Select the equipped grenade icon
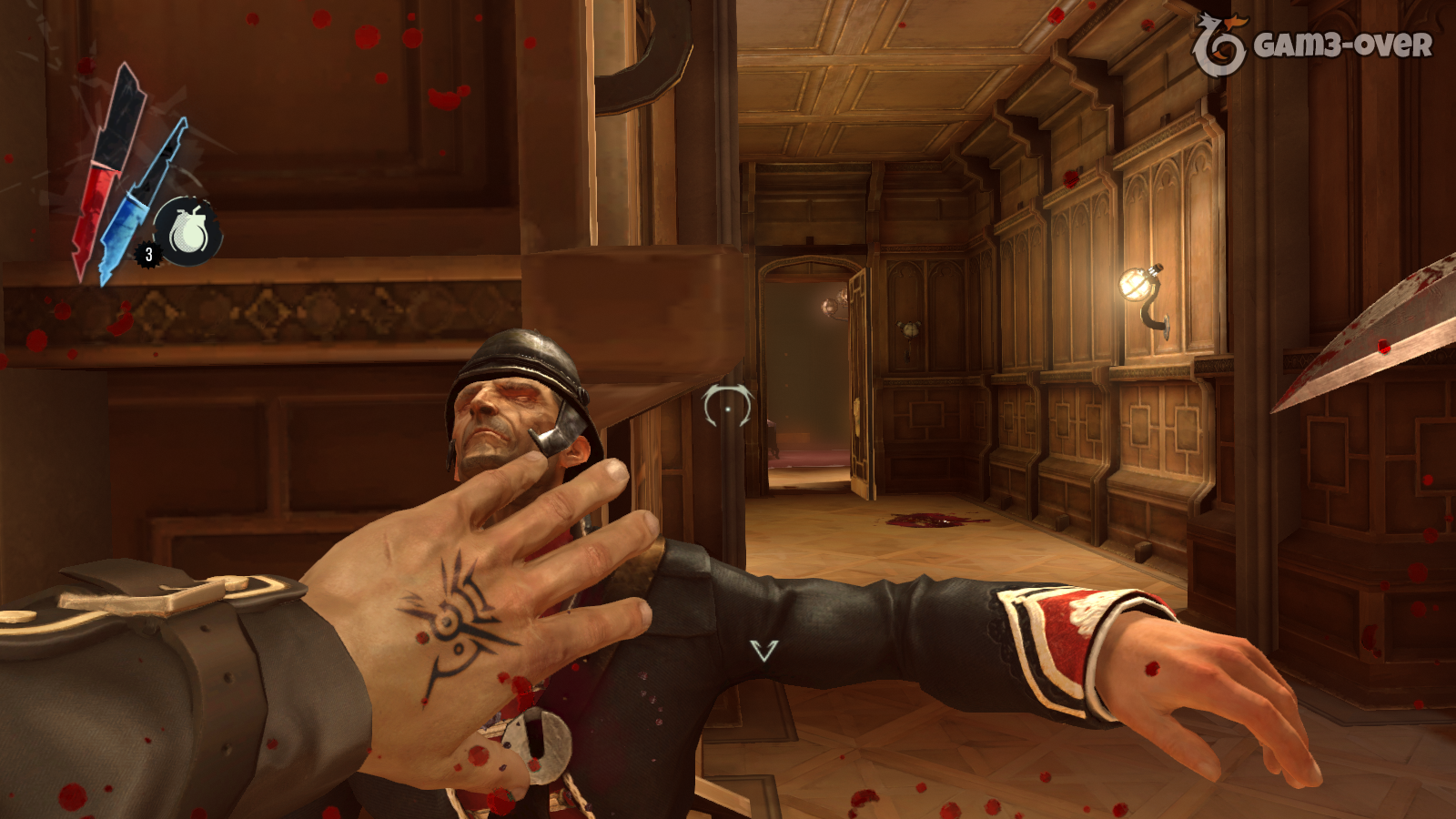Image resolution: width=1456 pixels, height=819 pixels. (x=188, y=232)
